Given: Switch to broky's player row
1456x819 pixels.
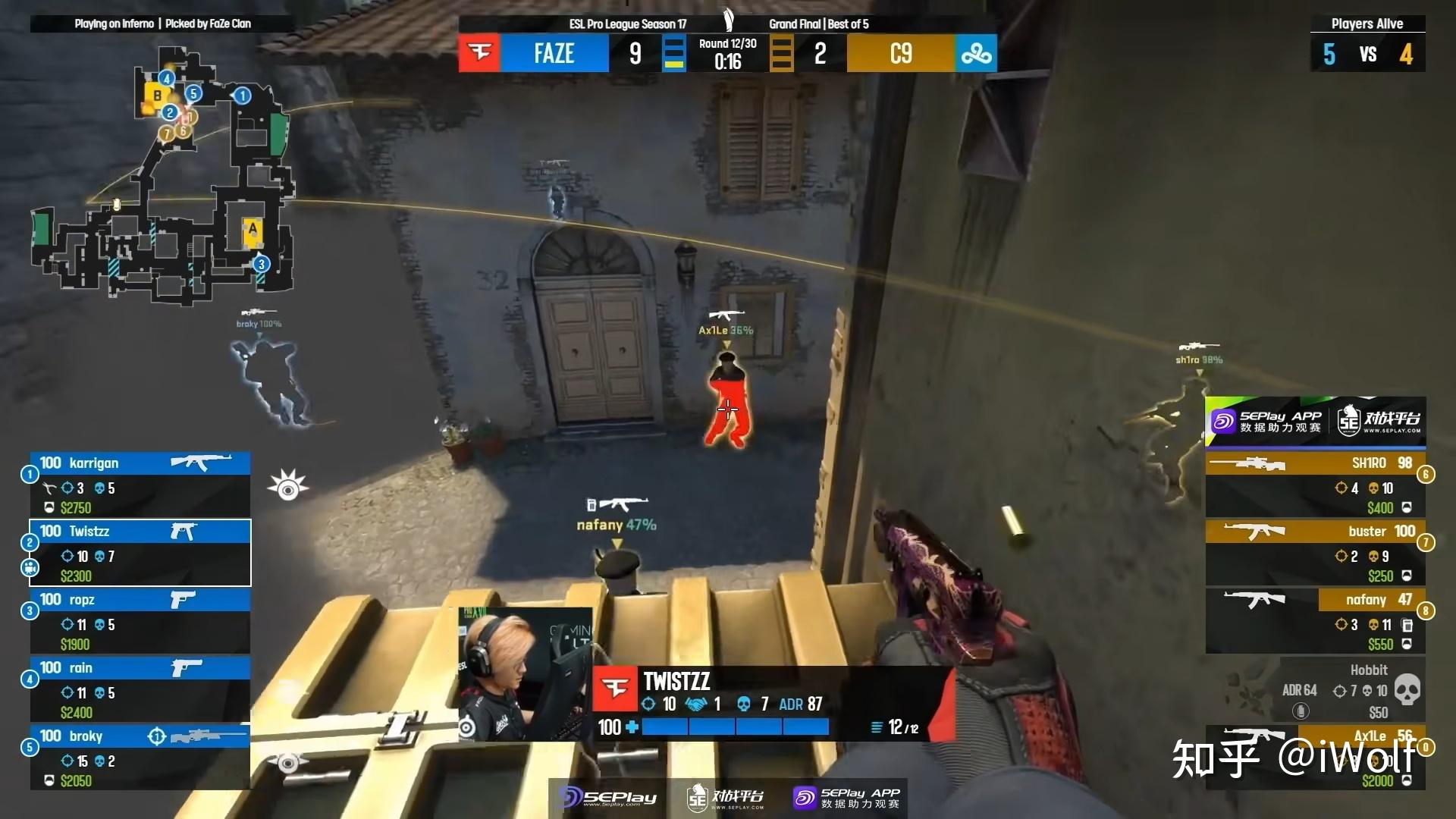Looking at the screenshot, I should [x=140, y=758].
